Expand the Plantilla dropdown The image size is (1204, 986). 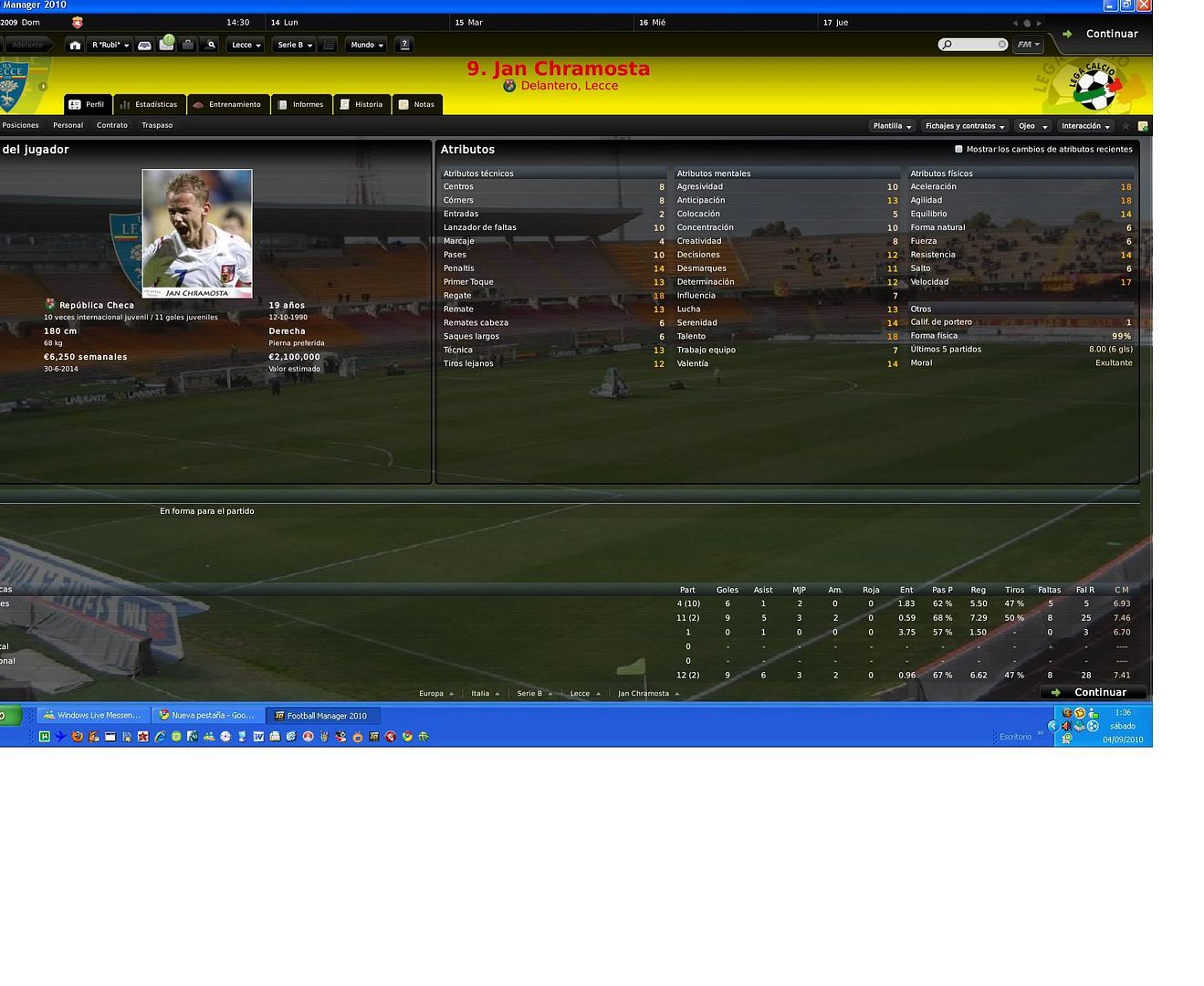[x=892, y=127]
